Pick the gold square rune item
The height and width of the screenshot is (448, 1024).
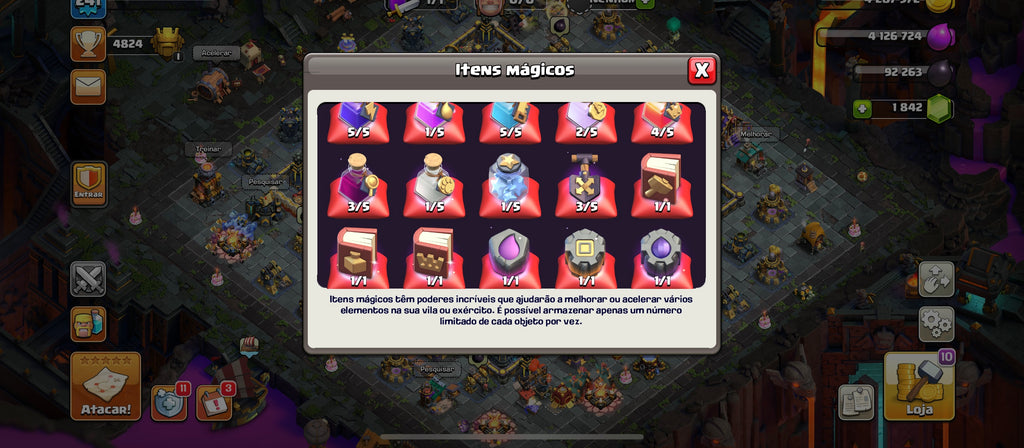(587, 256)
